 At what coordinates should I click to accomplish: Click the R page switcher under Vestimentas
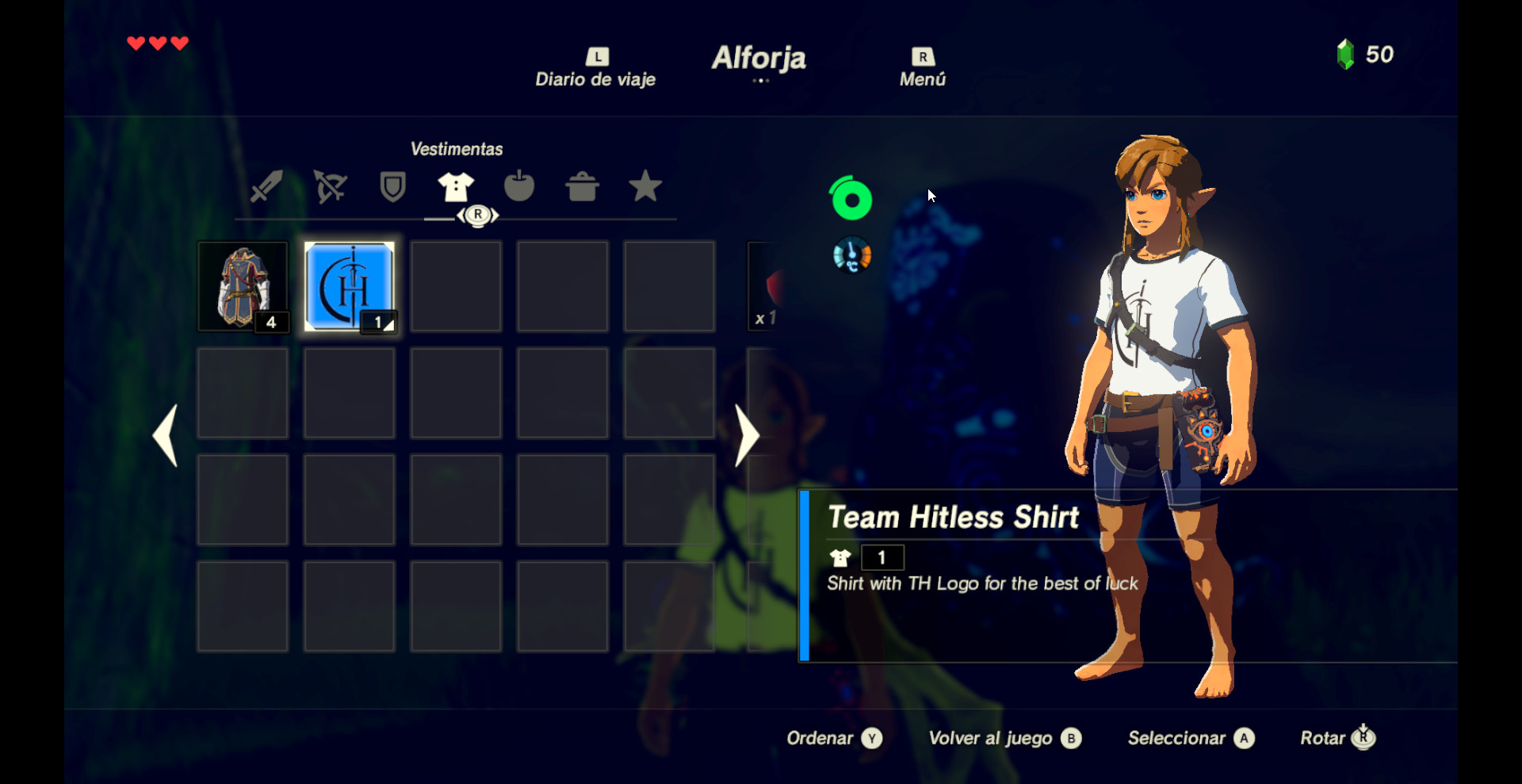(x=477, y=215)
